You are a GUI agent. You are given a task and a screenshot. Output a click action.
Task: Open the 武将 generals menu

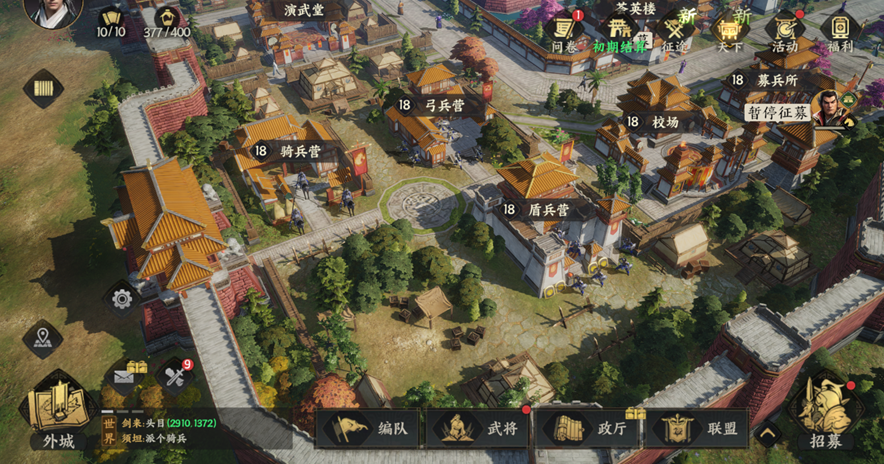pos(479,428)
